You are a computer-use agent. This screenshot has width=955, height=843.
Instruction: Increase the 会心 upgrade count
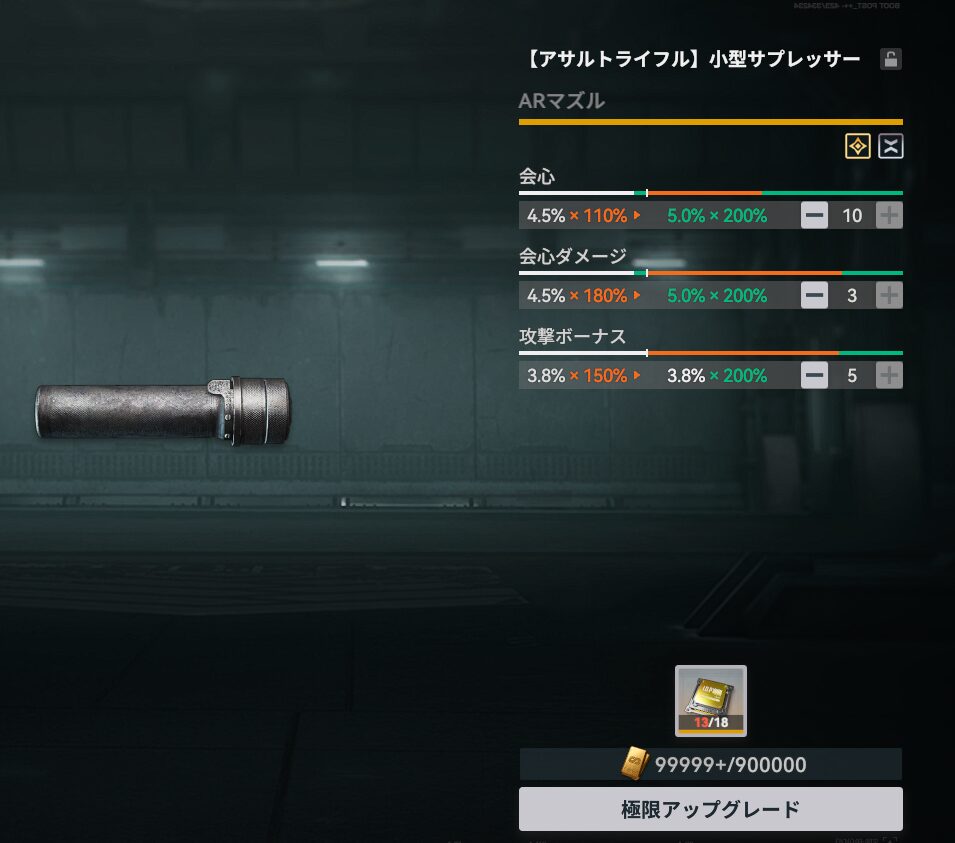pos(889,215)
